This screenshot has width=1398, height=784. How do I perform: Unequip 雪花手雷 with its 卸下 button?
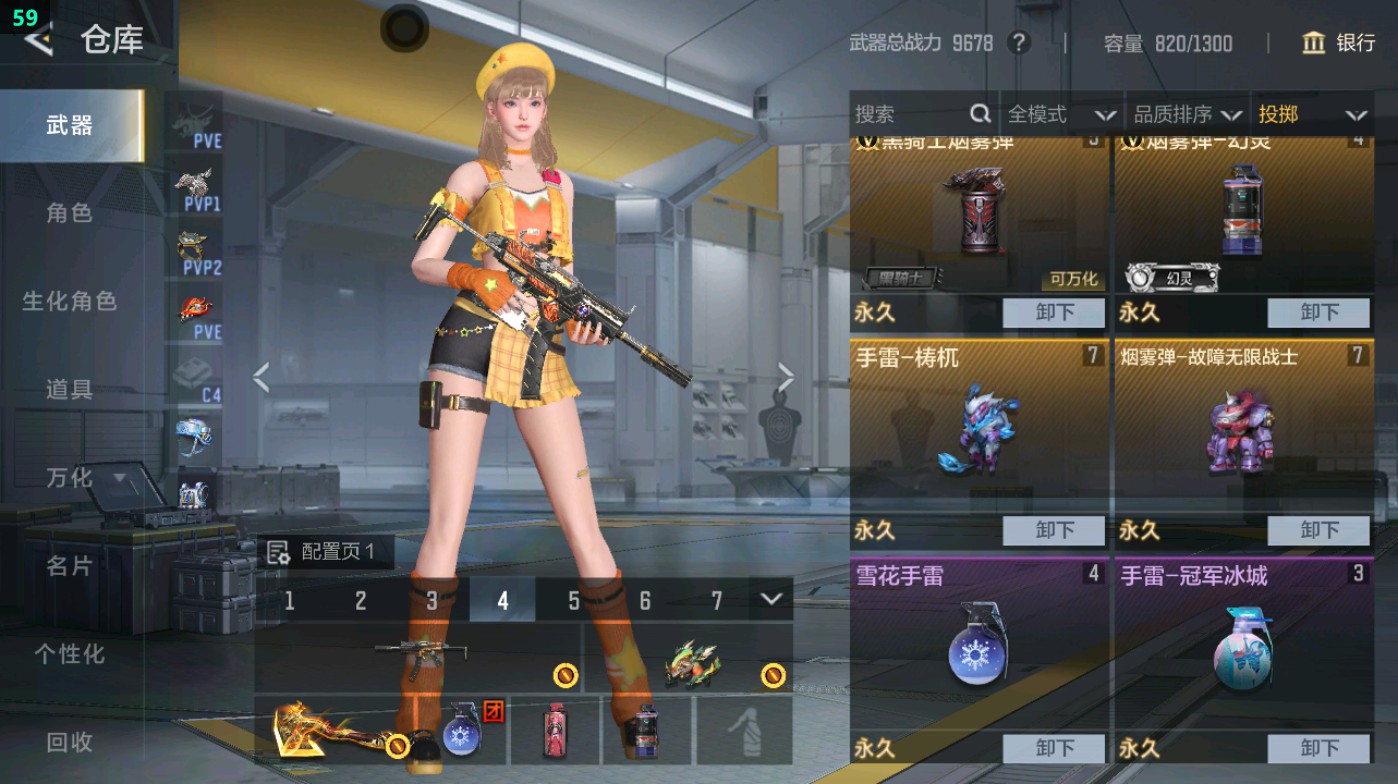(1056, 746)
